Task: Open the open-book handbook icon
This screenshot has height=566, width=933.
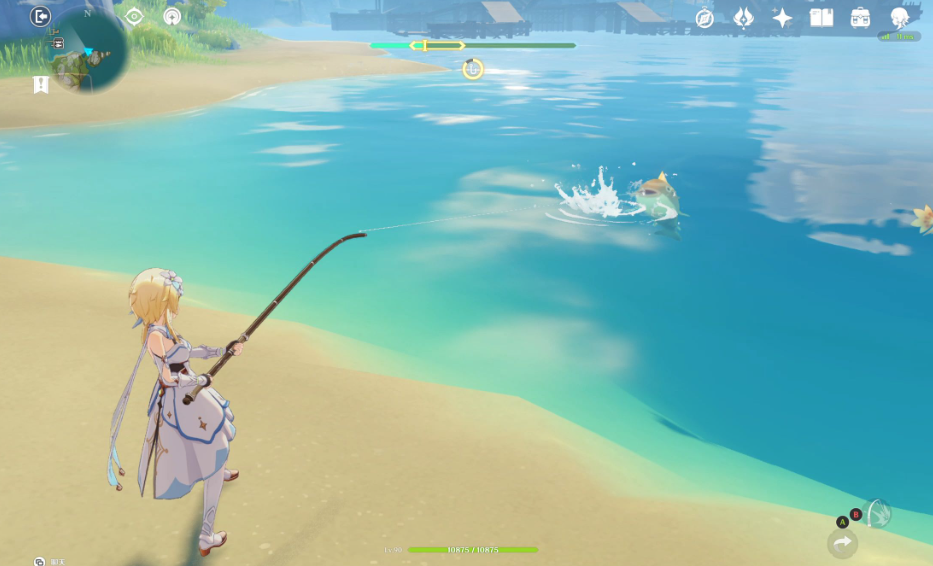Action: pos(821,18)
